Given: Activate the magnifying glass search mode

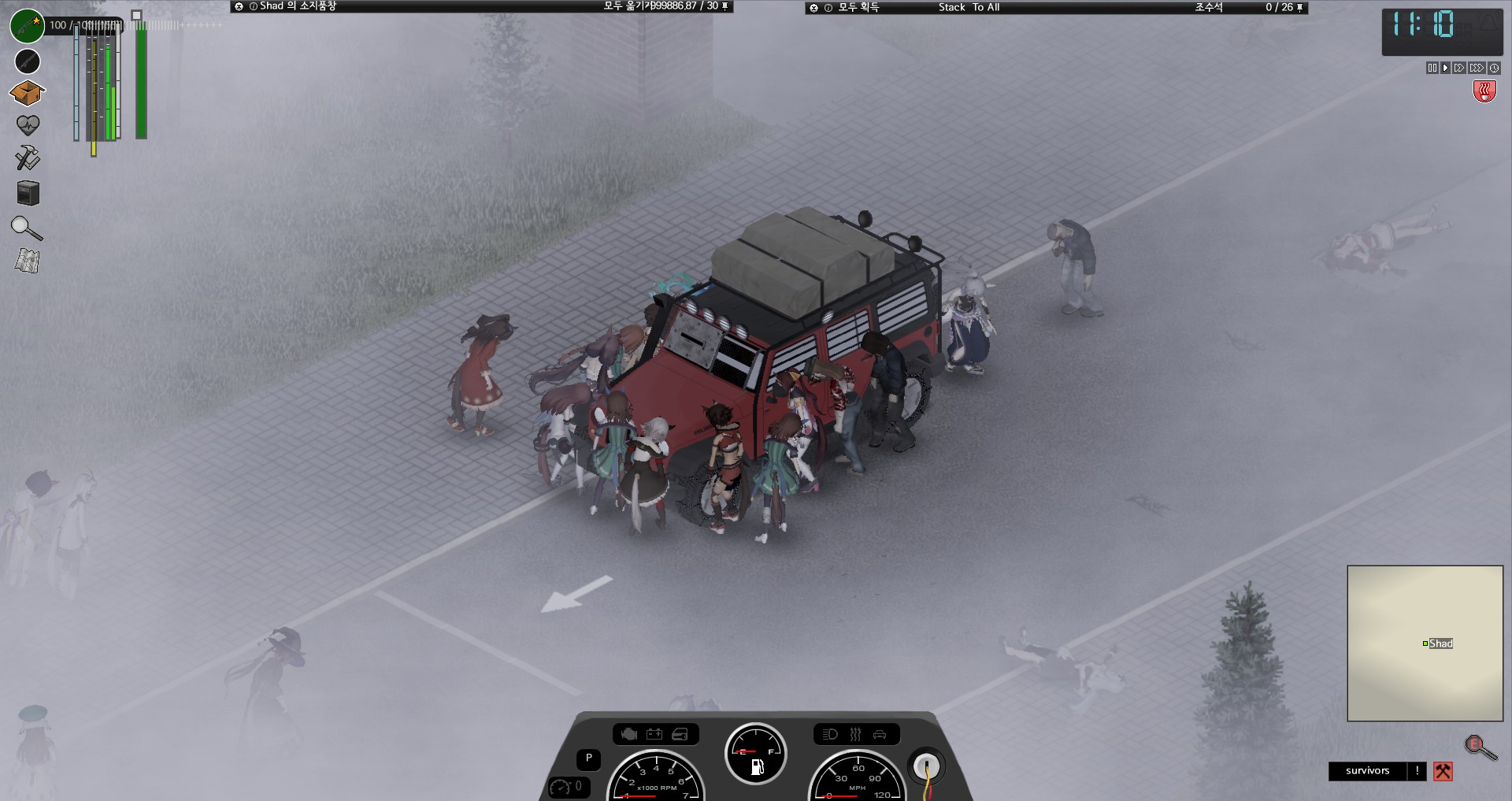Looking at the screenshot, I should click(27, 228).
